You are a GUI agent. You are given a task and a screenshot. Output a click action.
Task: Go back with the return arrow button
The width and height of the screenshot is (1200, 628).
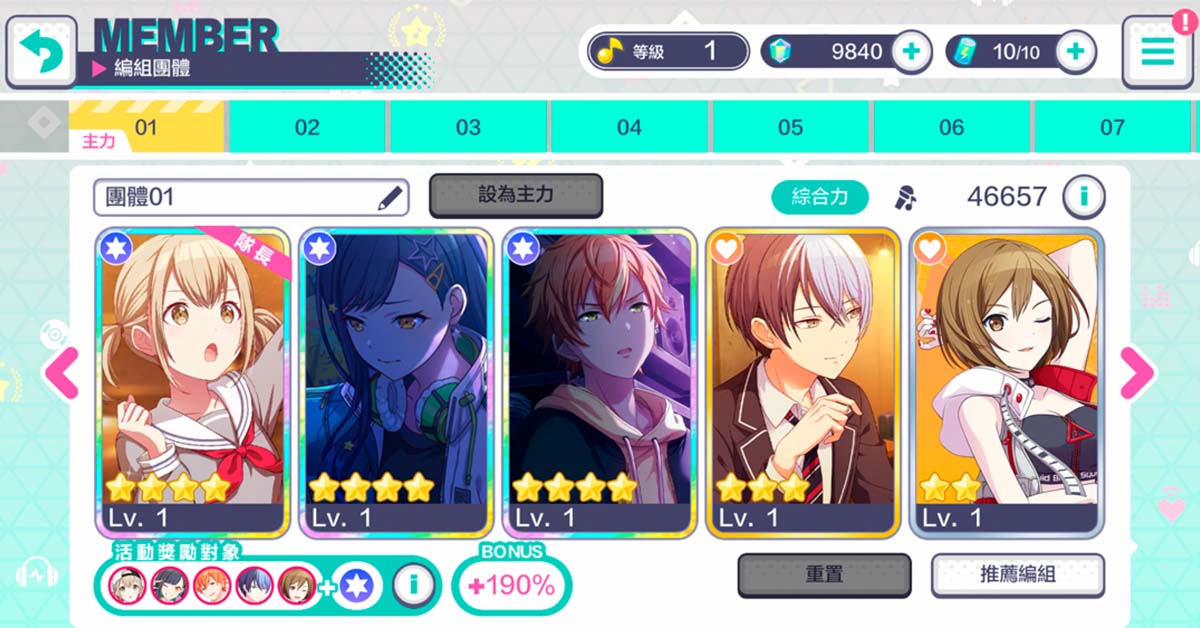40,50
